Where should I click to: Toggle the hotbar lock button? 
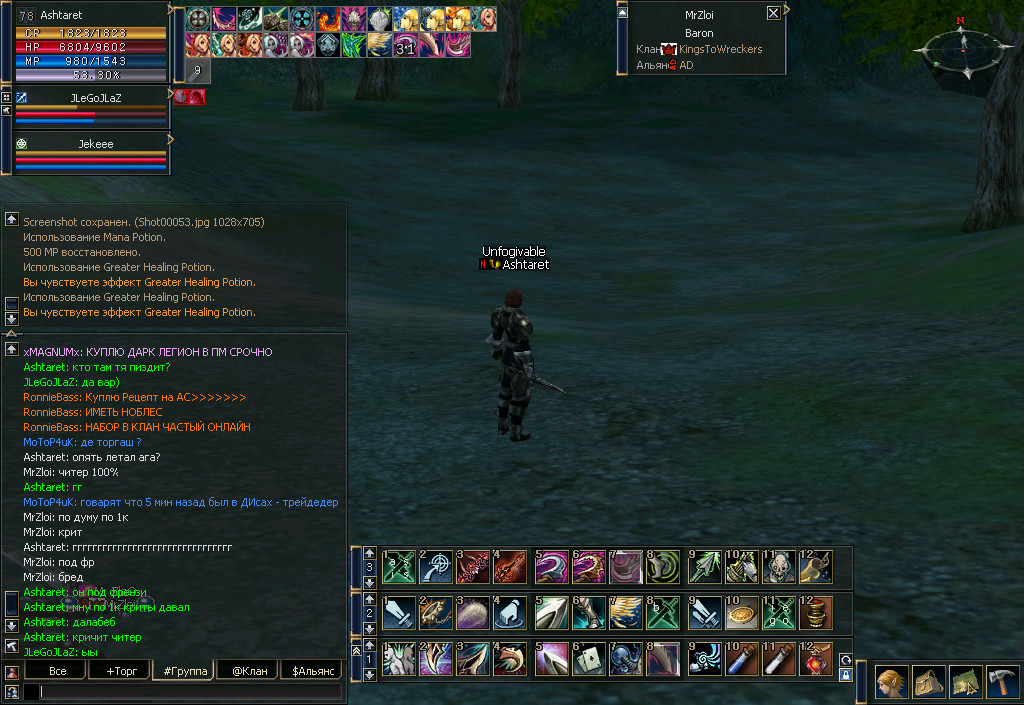pos(846,675)
